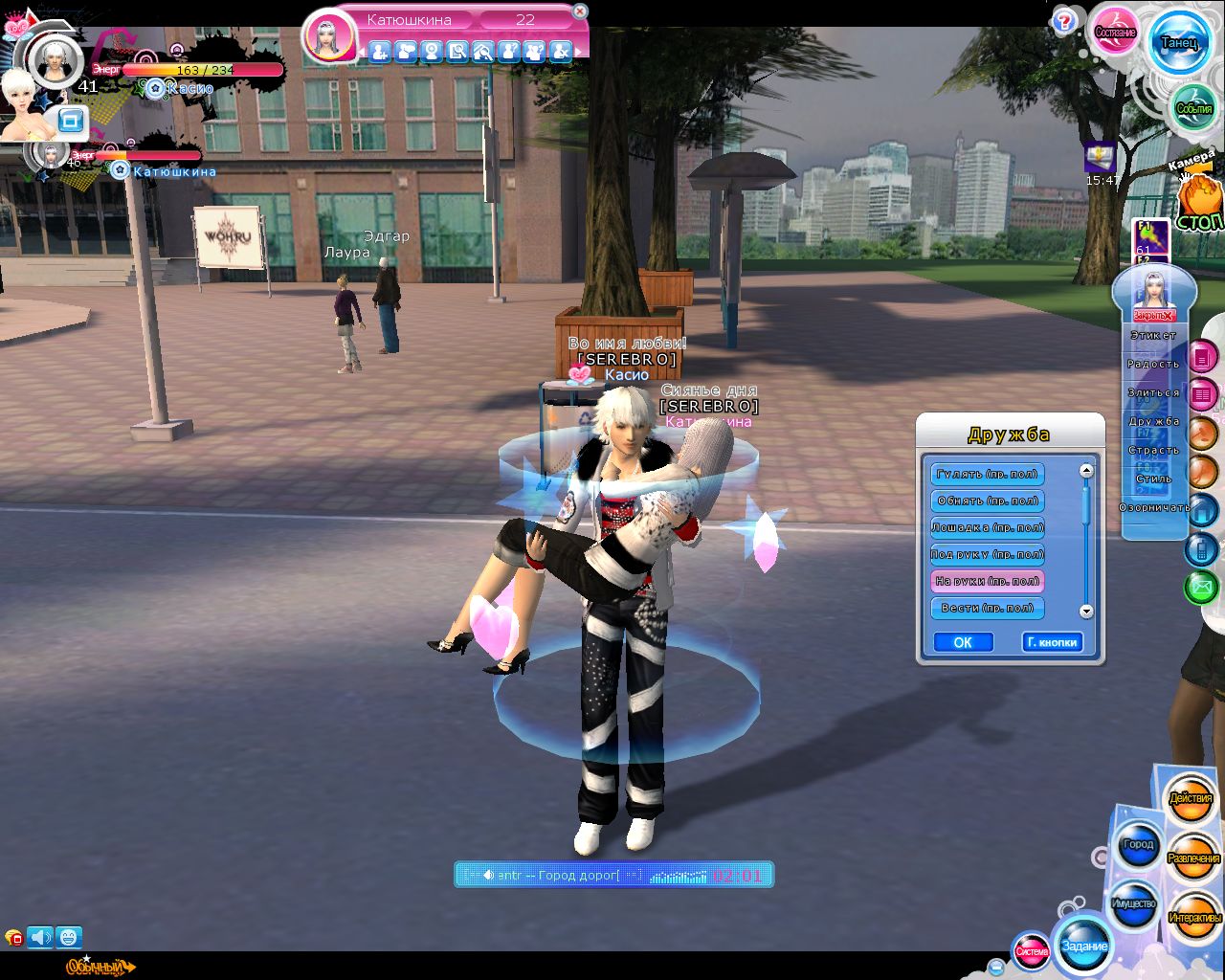Image resolution: width=1225 pixels, height=980 pixels.
Task: Click the action list's down scroll arrow
Action: click(x=1086, y=611)
